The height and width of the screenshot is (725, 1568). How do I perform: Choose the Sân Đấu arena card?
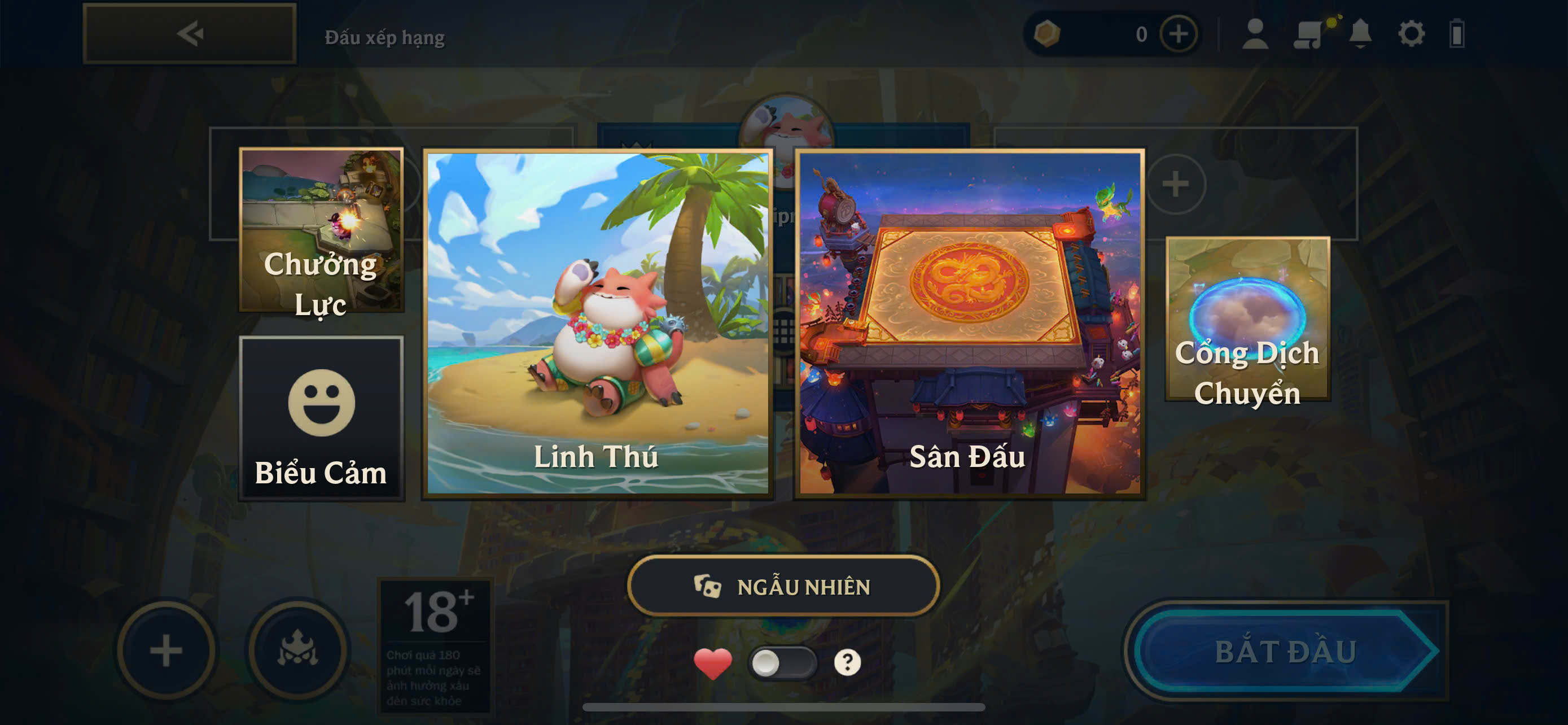click(x=970, y=323)
